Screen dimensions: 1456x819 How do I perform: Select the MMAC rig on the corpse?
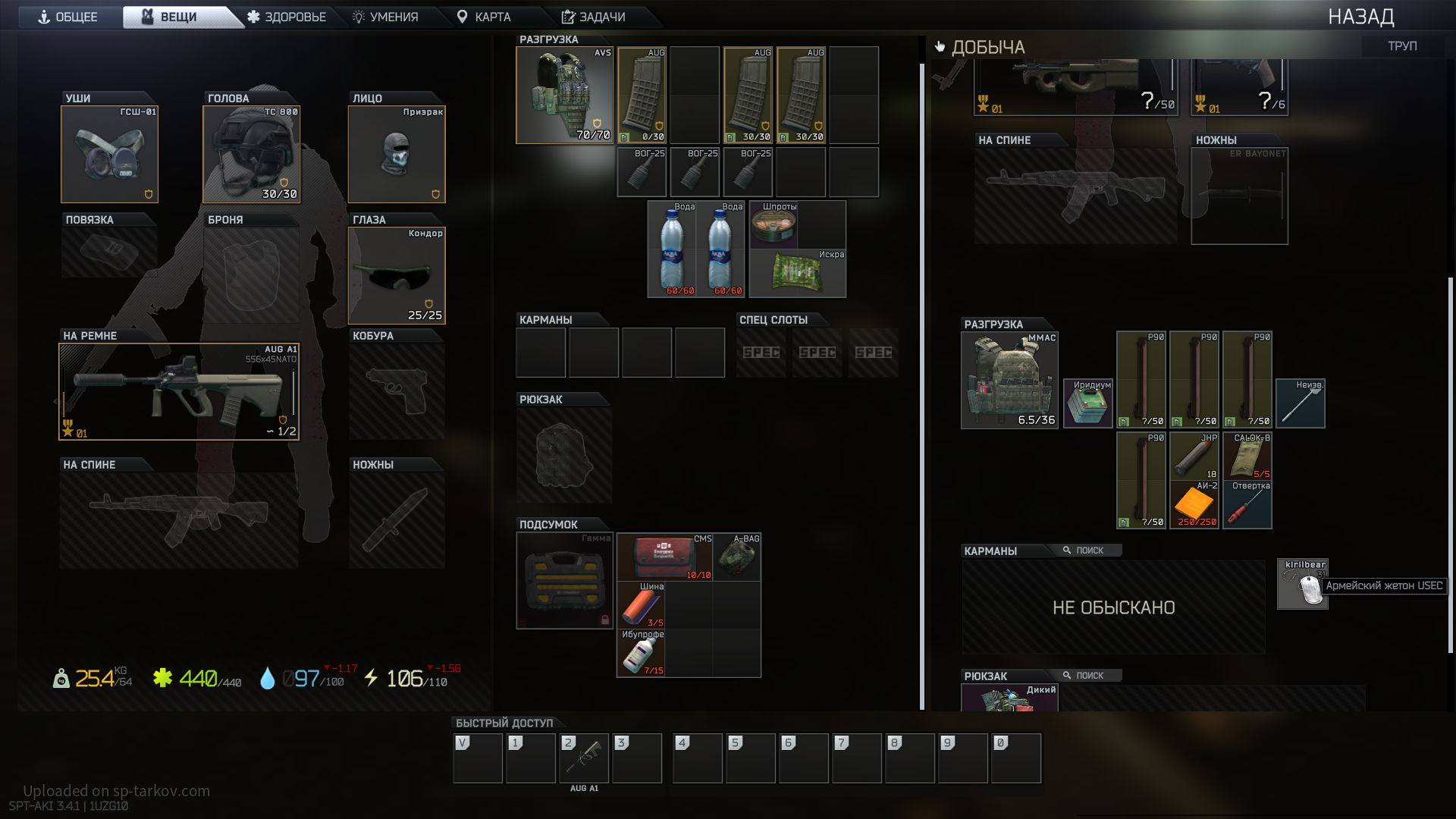pyautogui.click(x=1009, y=381)
